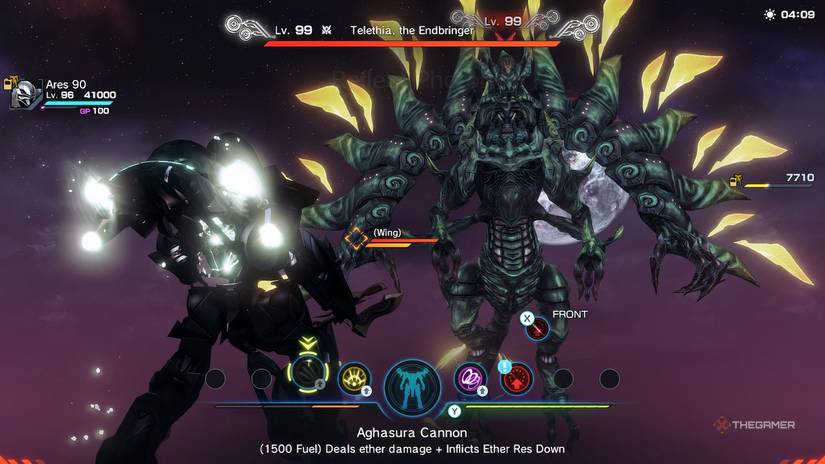Image resolution: width=825 pixels, height=464 pixels.
Task: Select the red FRONT target icon
Action: tap(539, 326)
